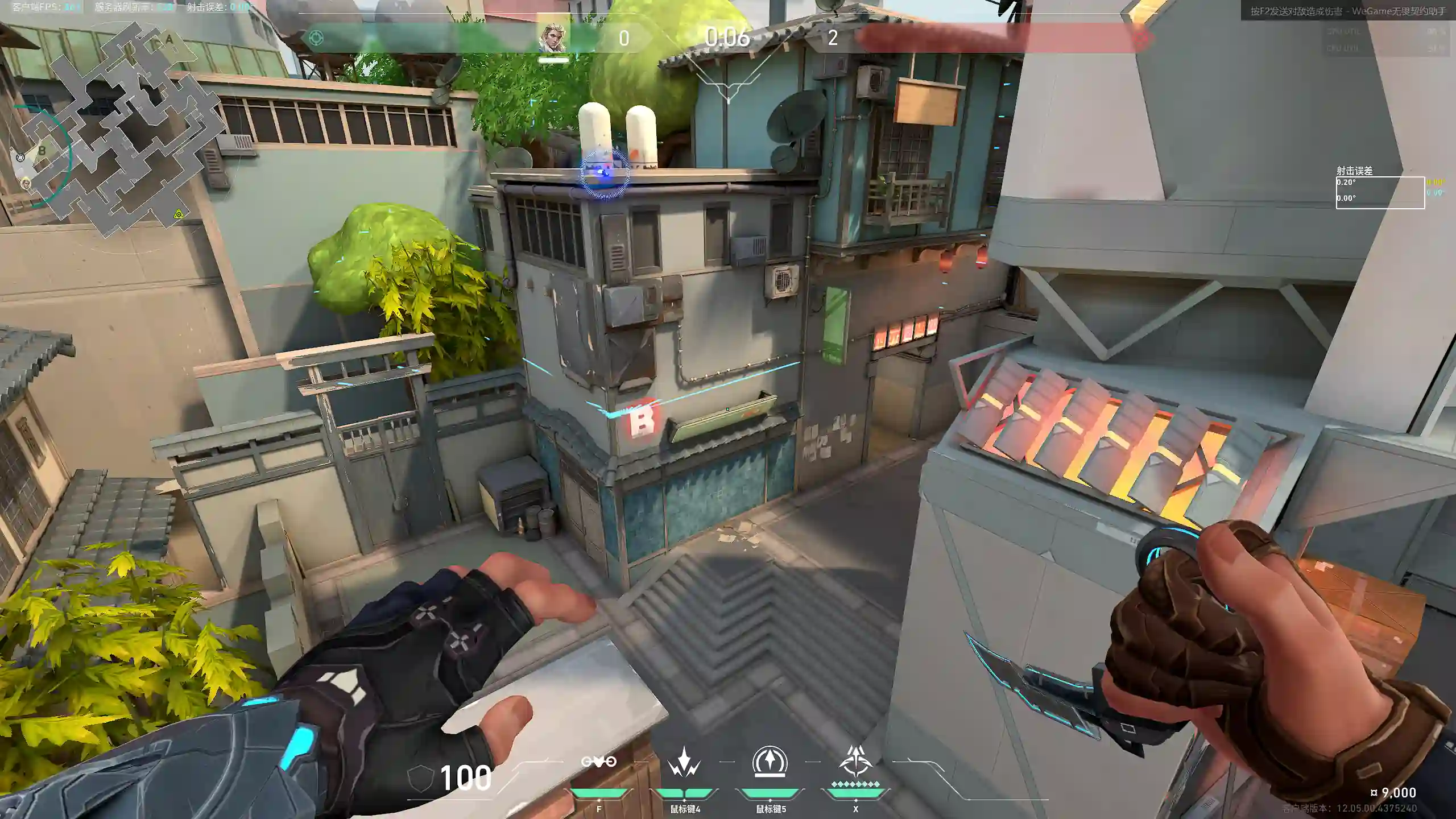The height and width of the screenshot is (819, 1456).
Task: Equip the Recon Bolt ability
Action: [770, 761]
